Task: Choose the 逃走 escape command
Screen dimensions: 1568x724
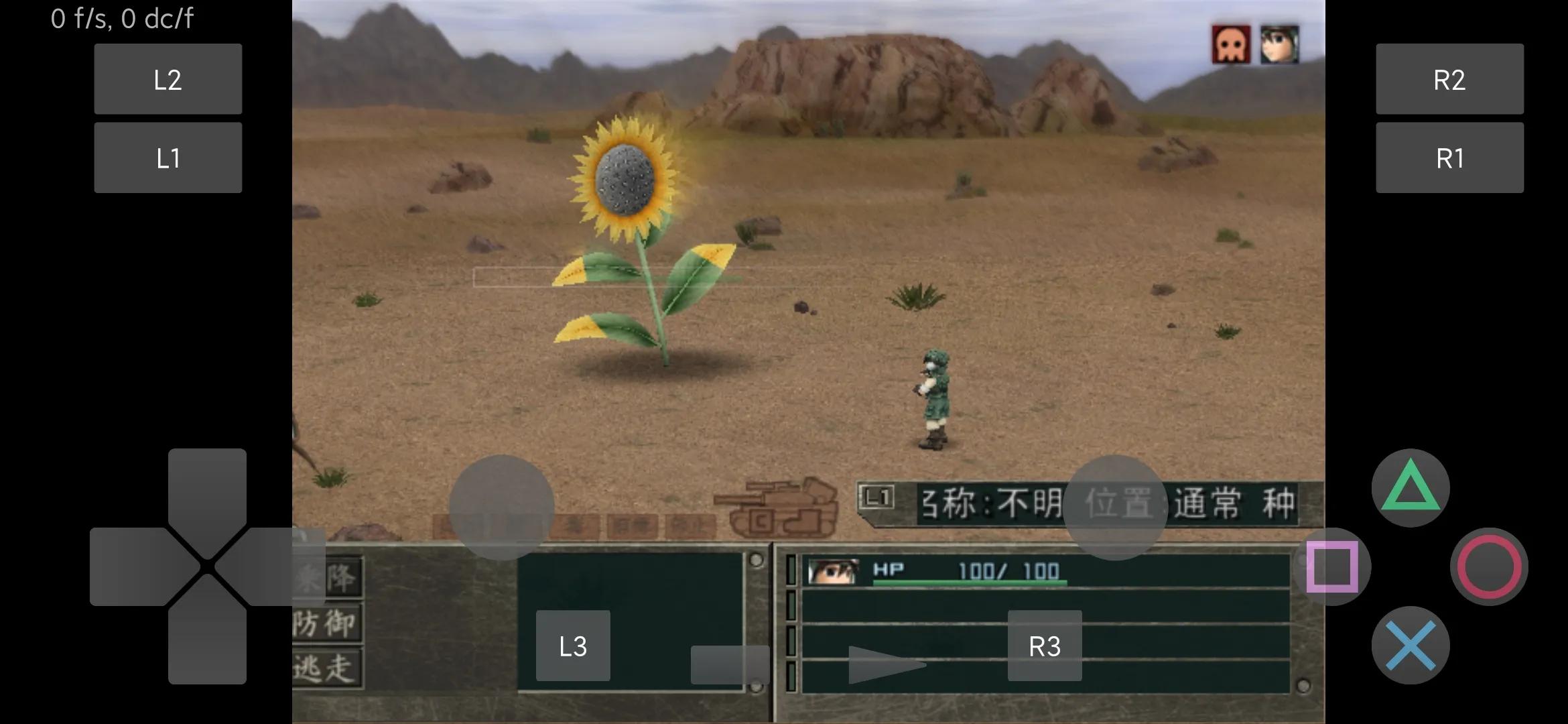Action: coord(328,668)
